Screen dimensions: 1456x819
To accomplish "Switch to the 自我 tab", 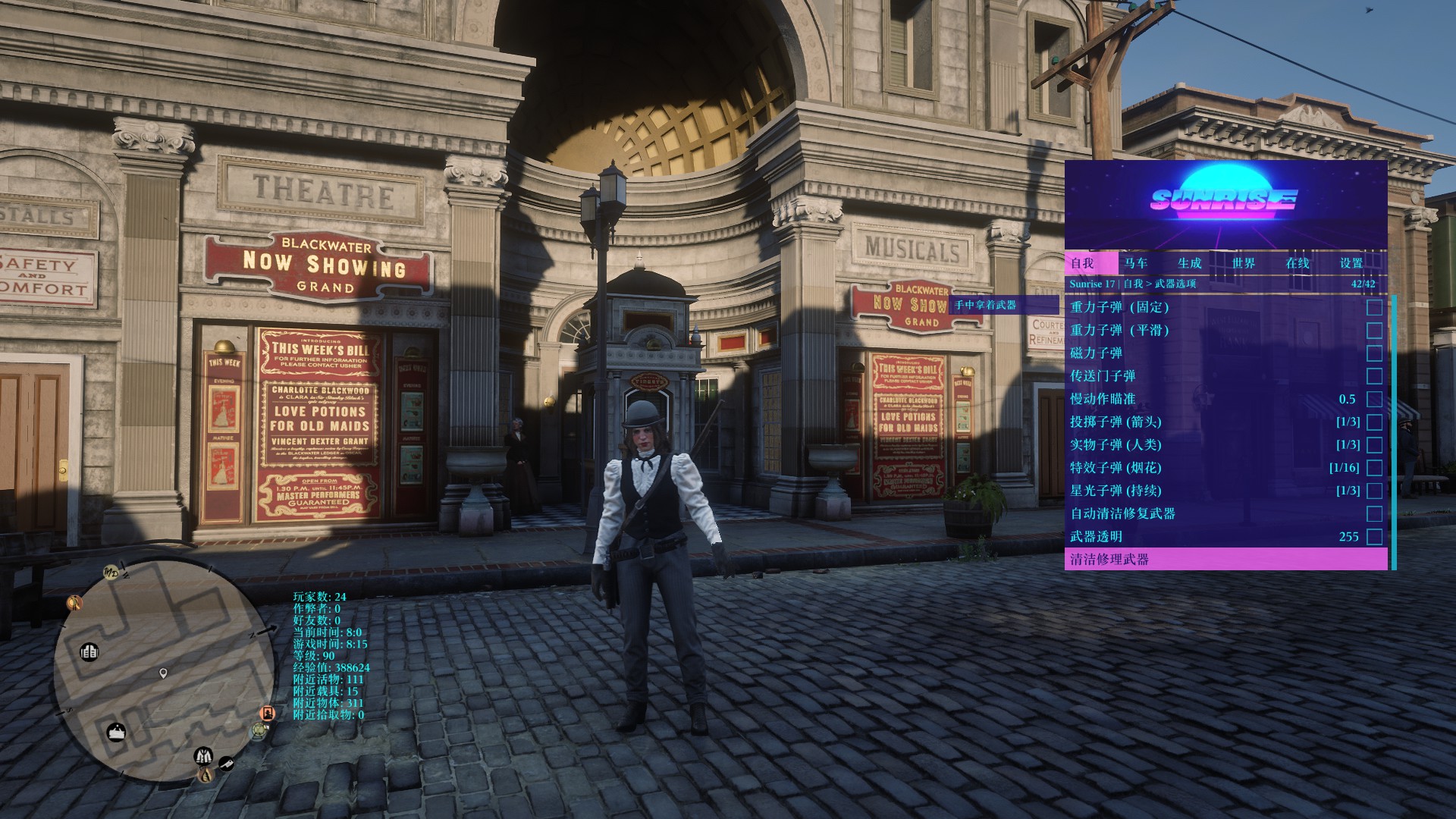I will pyautogui.click(x=1082, y=263).
